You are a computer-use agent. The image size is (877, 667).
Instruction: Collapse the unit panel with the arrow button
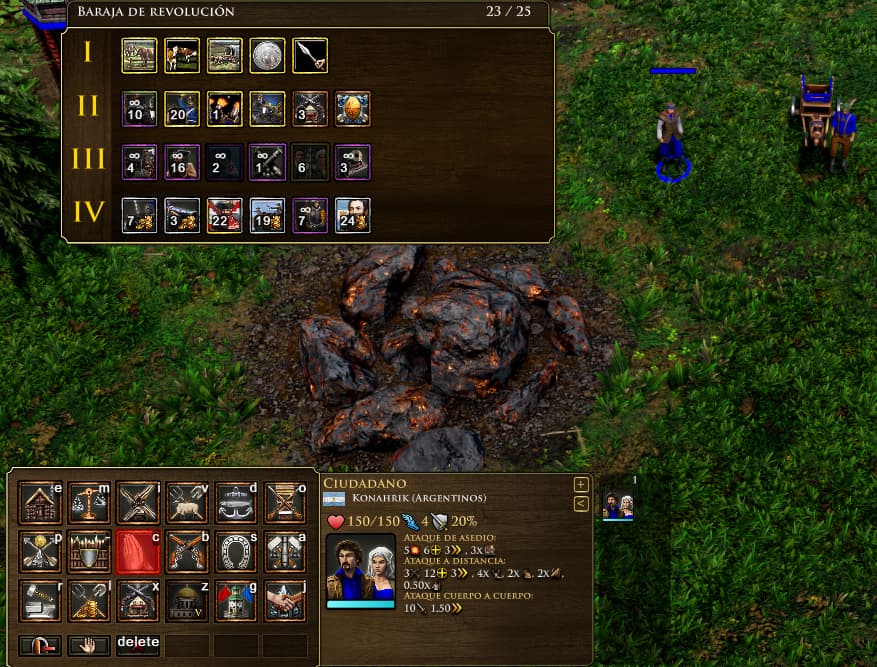[x=580, y=503]
